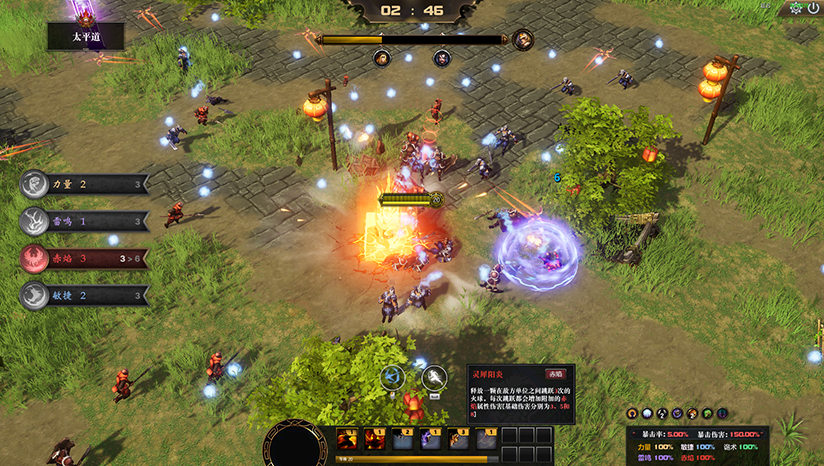Click the 太平道 faction banner
Image resolution: width=824 pixels, height=466 pixels.
coord(86,37)
